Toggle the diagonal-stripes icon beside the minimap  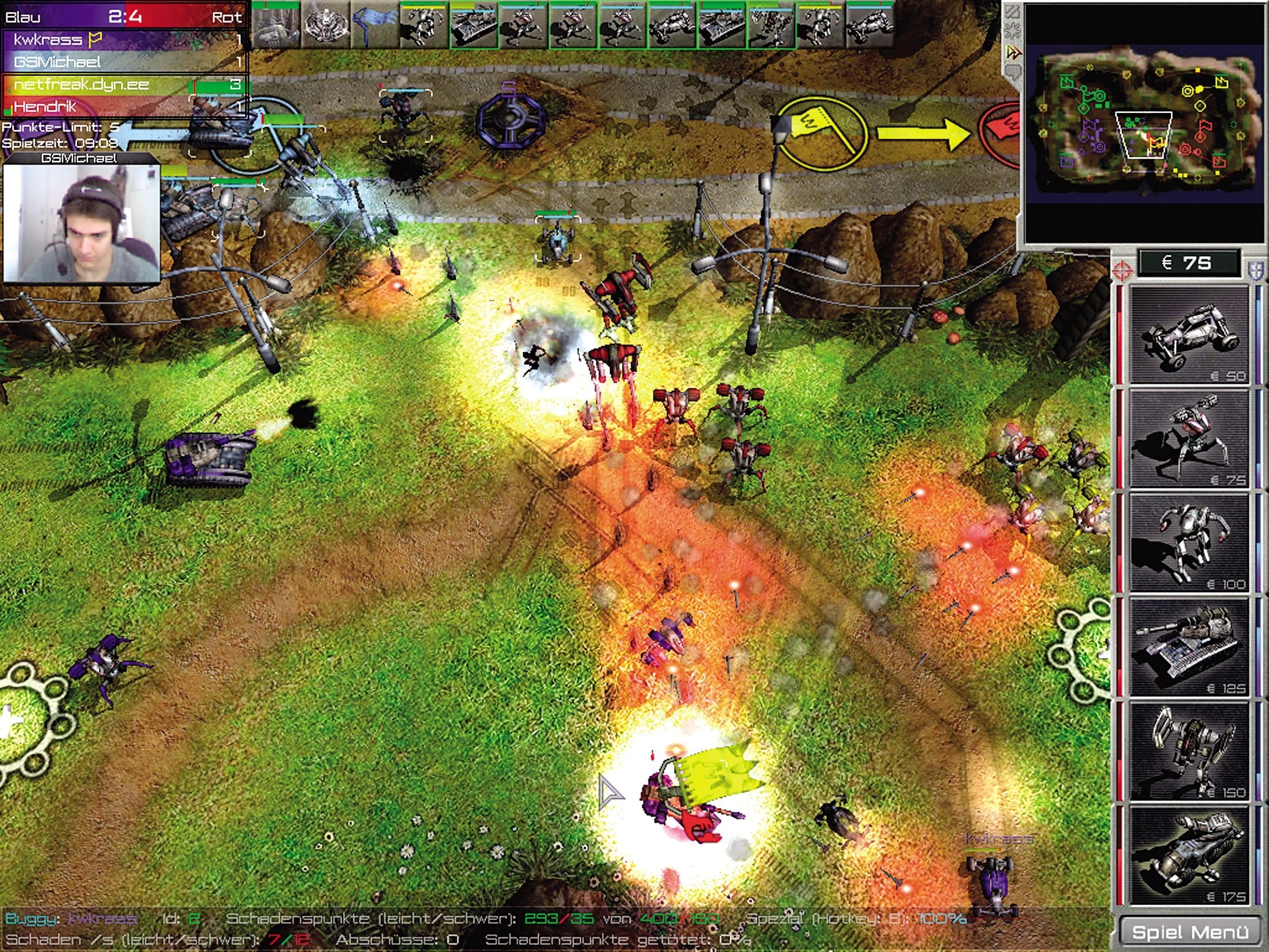(x=1013, y=10)
